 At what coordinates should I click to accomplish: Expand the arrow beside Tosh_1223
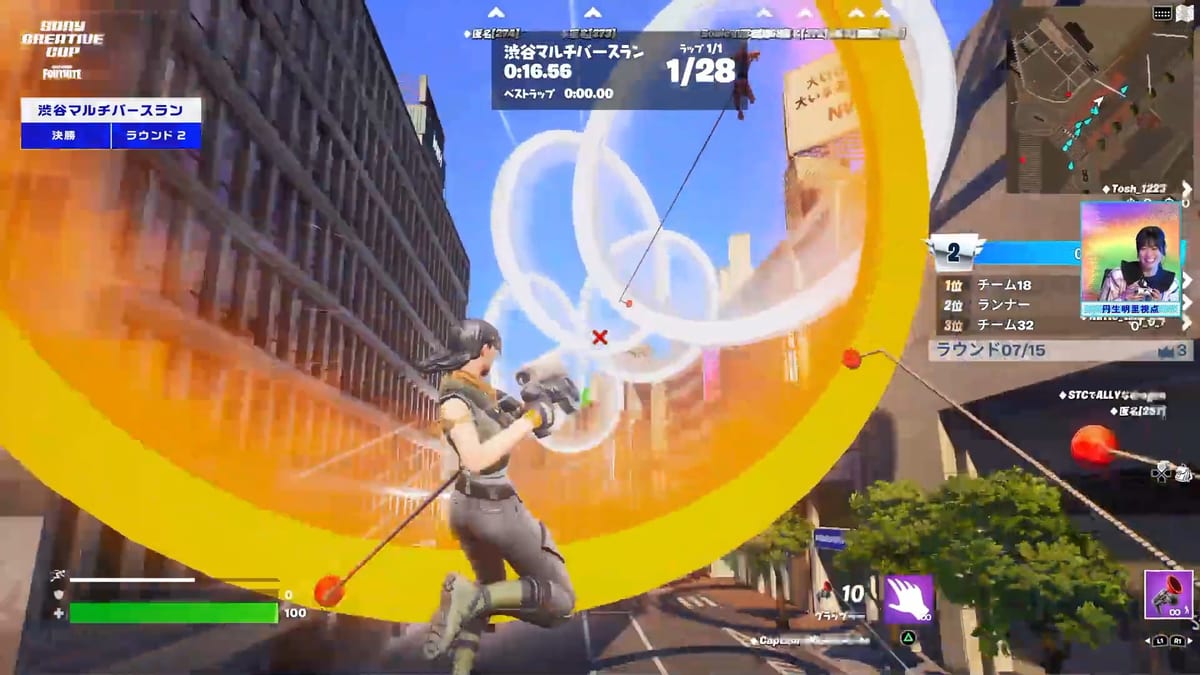pyautogui.click(x=1187, y=189)
